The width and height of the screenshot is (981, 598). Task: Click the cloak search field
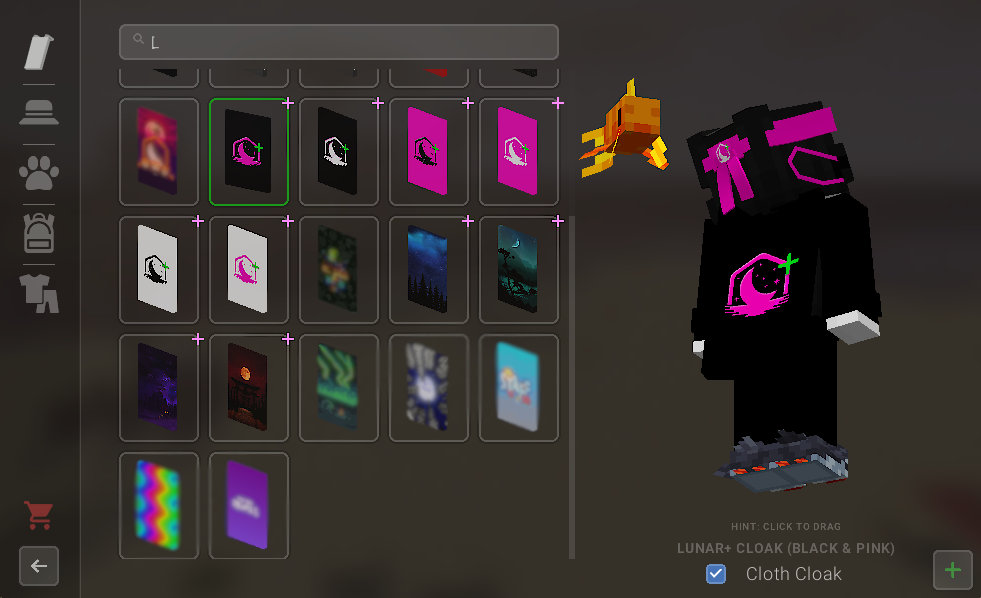coord(340,42)
